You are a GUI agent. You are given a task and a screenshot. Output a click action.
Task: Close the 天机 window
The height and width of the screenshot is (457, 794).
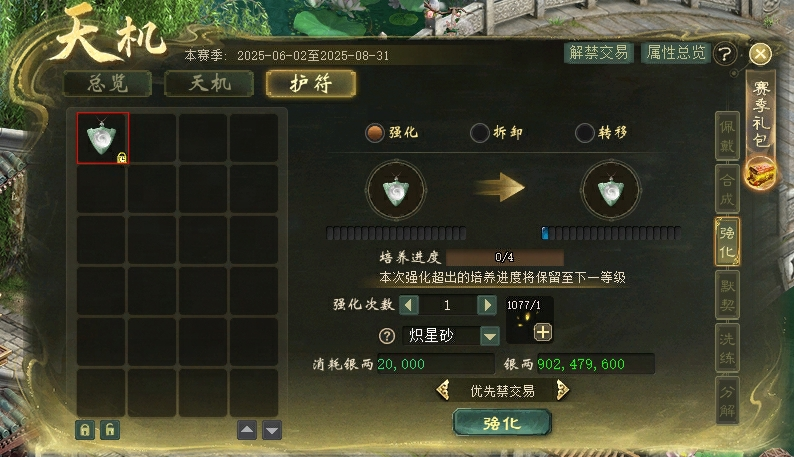point(760,54)
